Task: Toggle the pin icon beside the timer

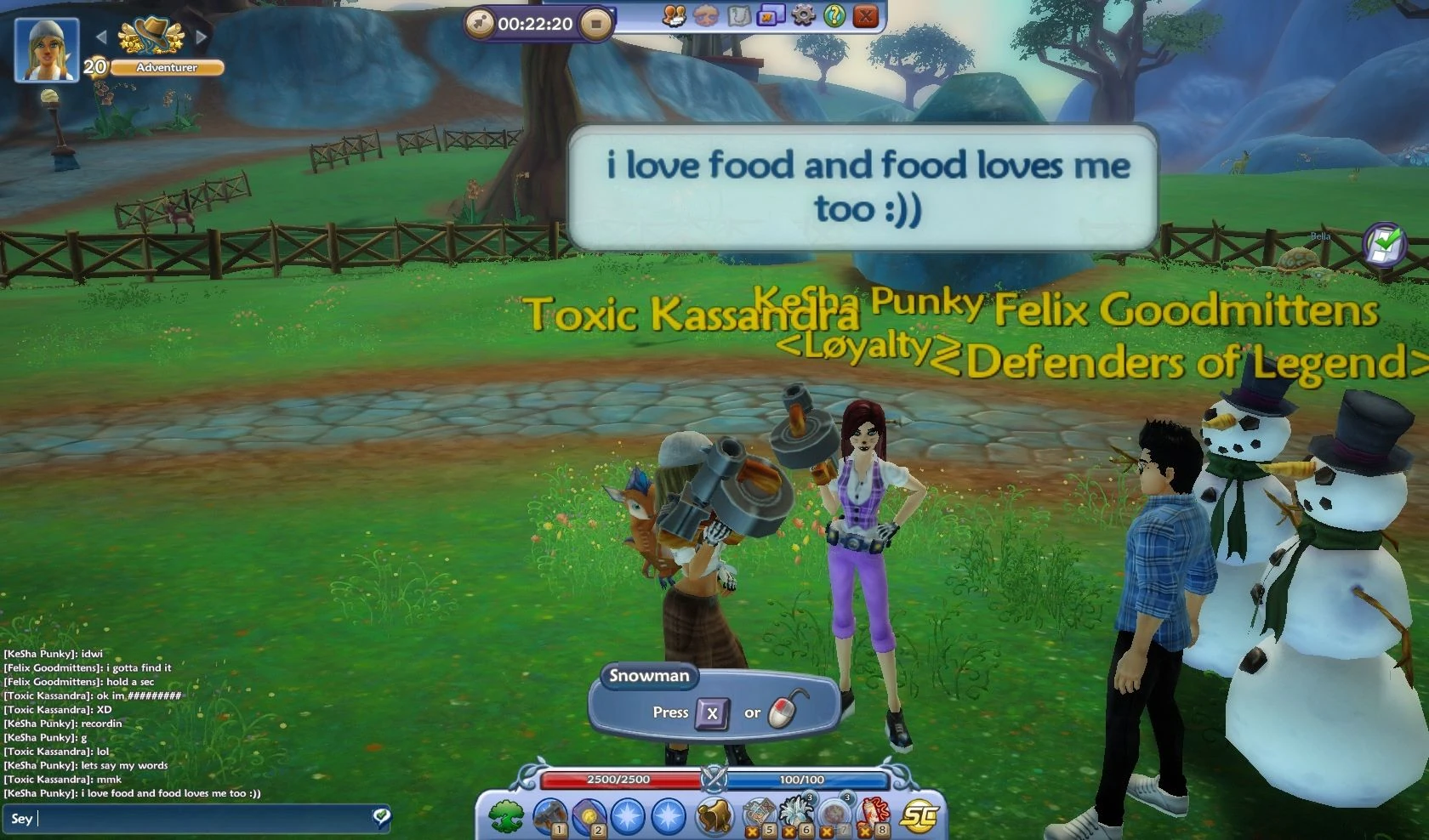Action: pos(481,22)
